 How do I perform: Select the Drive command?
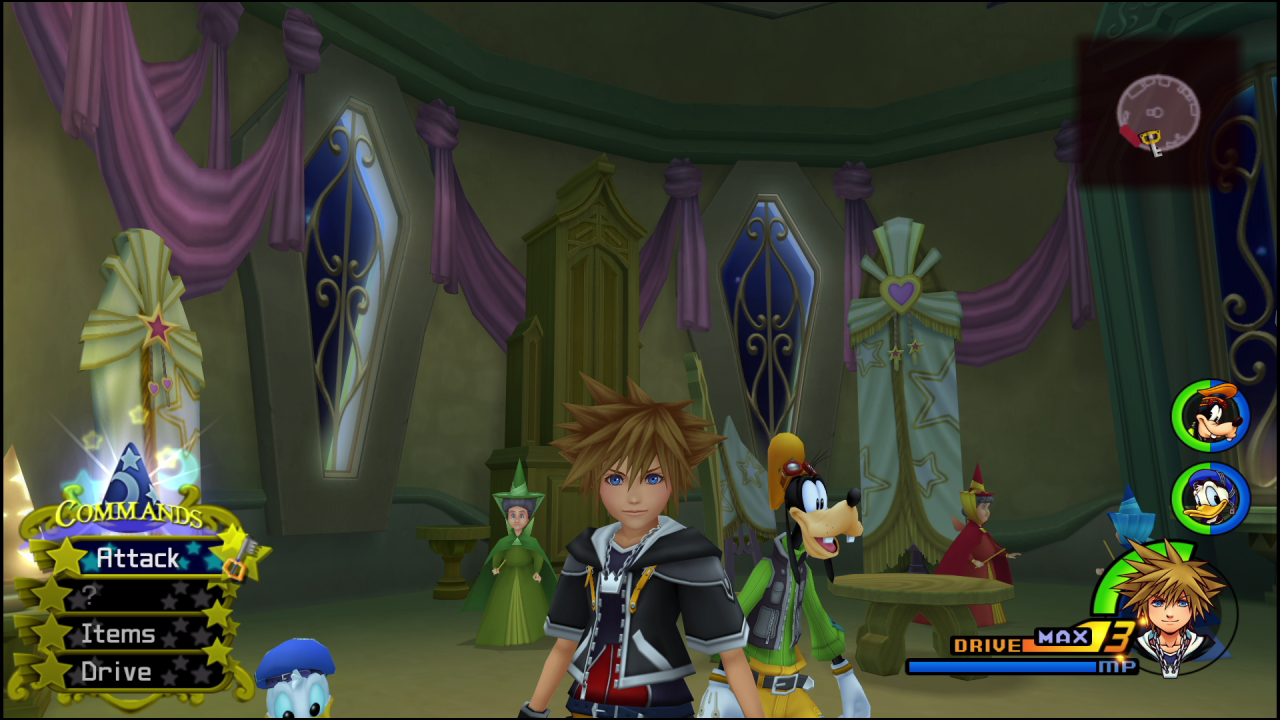point(116,672)
